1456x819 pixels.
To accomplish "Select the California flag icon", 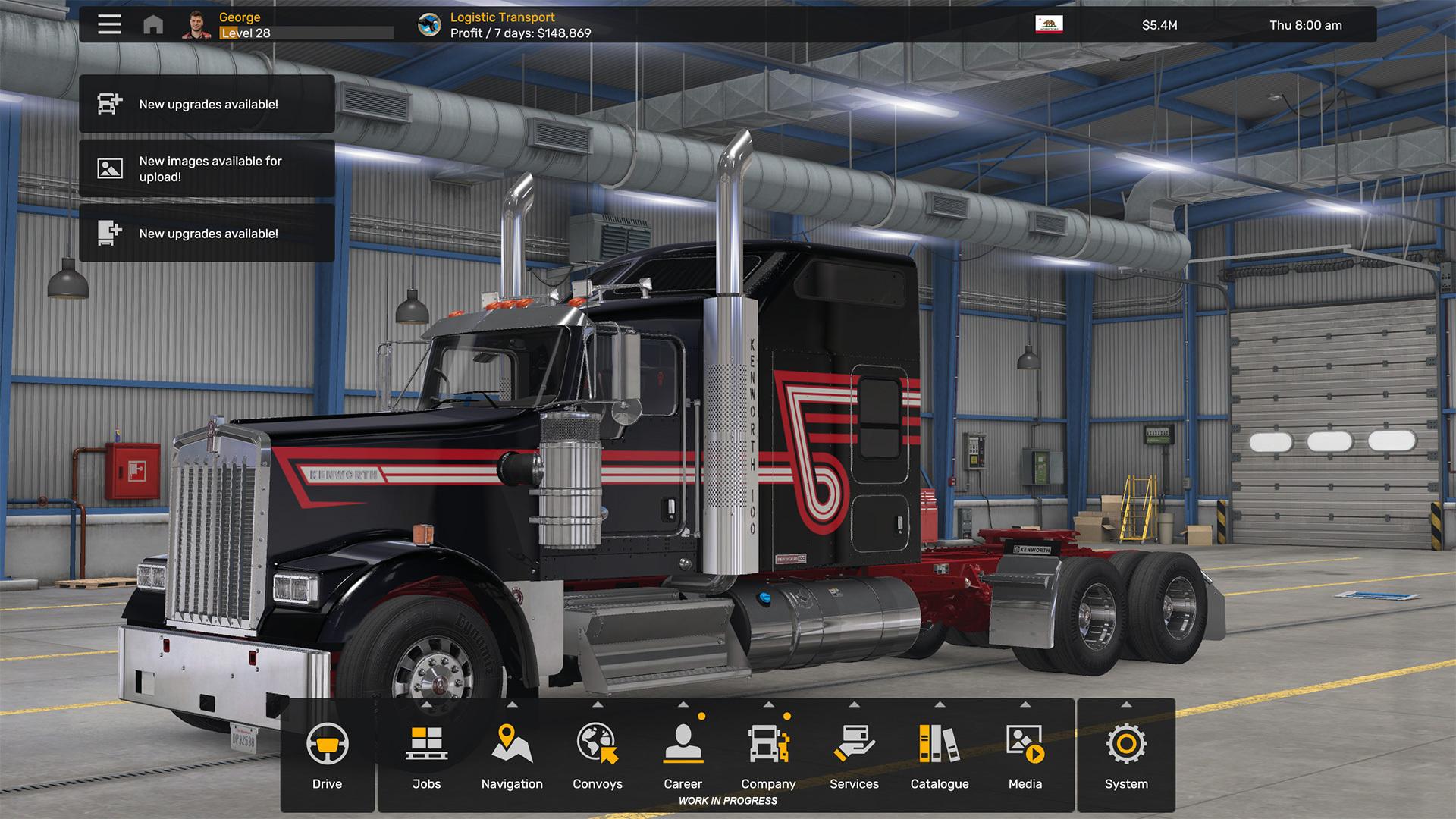I will (1049, 24).
